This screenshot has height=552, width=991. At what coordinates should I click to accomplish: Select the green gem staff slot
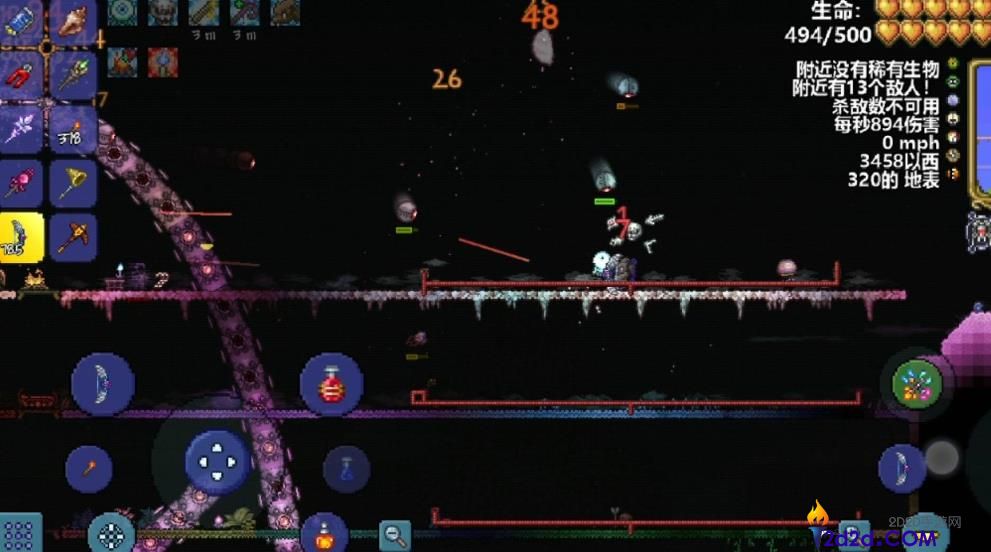73,74
